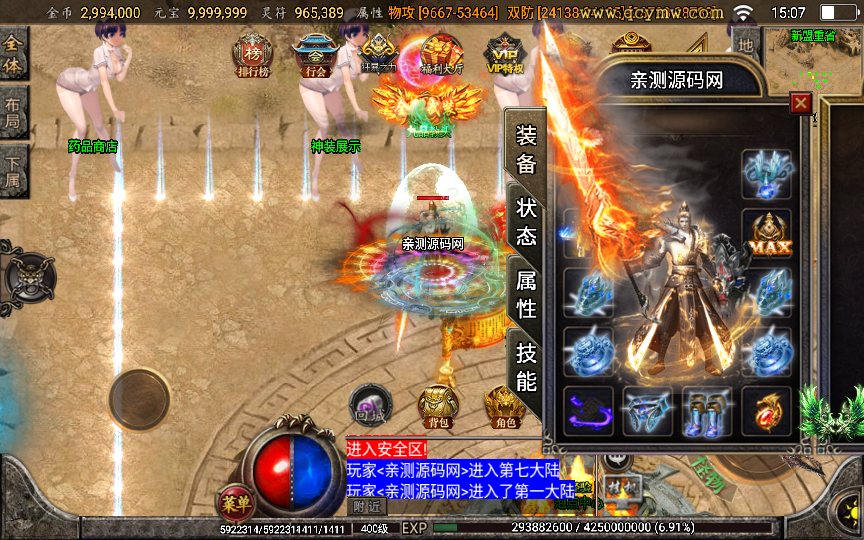Select the red gem charm slot
Viewport: 864px width, 540px height.
pyautogui.click(x=766, y=411)
